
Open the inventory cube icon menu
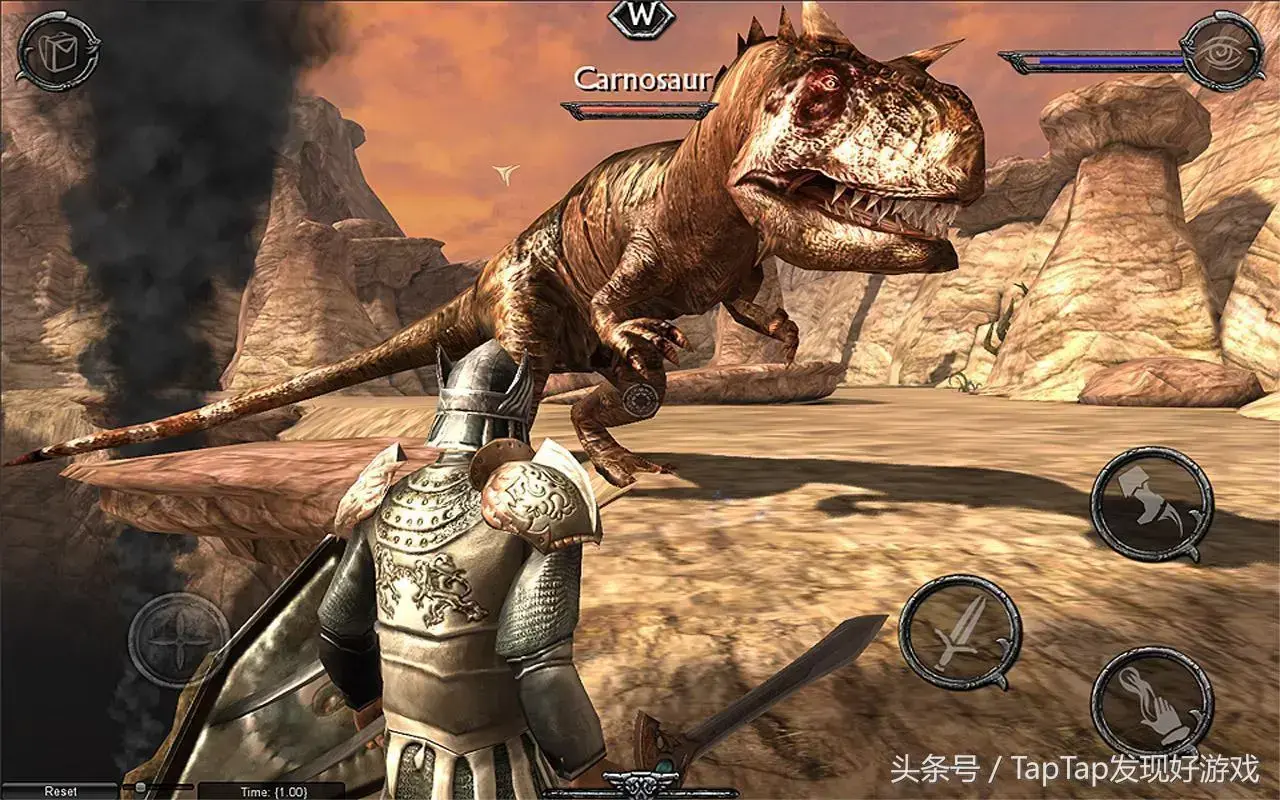[x=56, y=50]
